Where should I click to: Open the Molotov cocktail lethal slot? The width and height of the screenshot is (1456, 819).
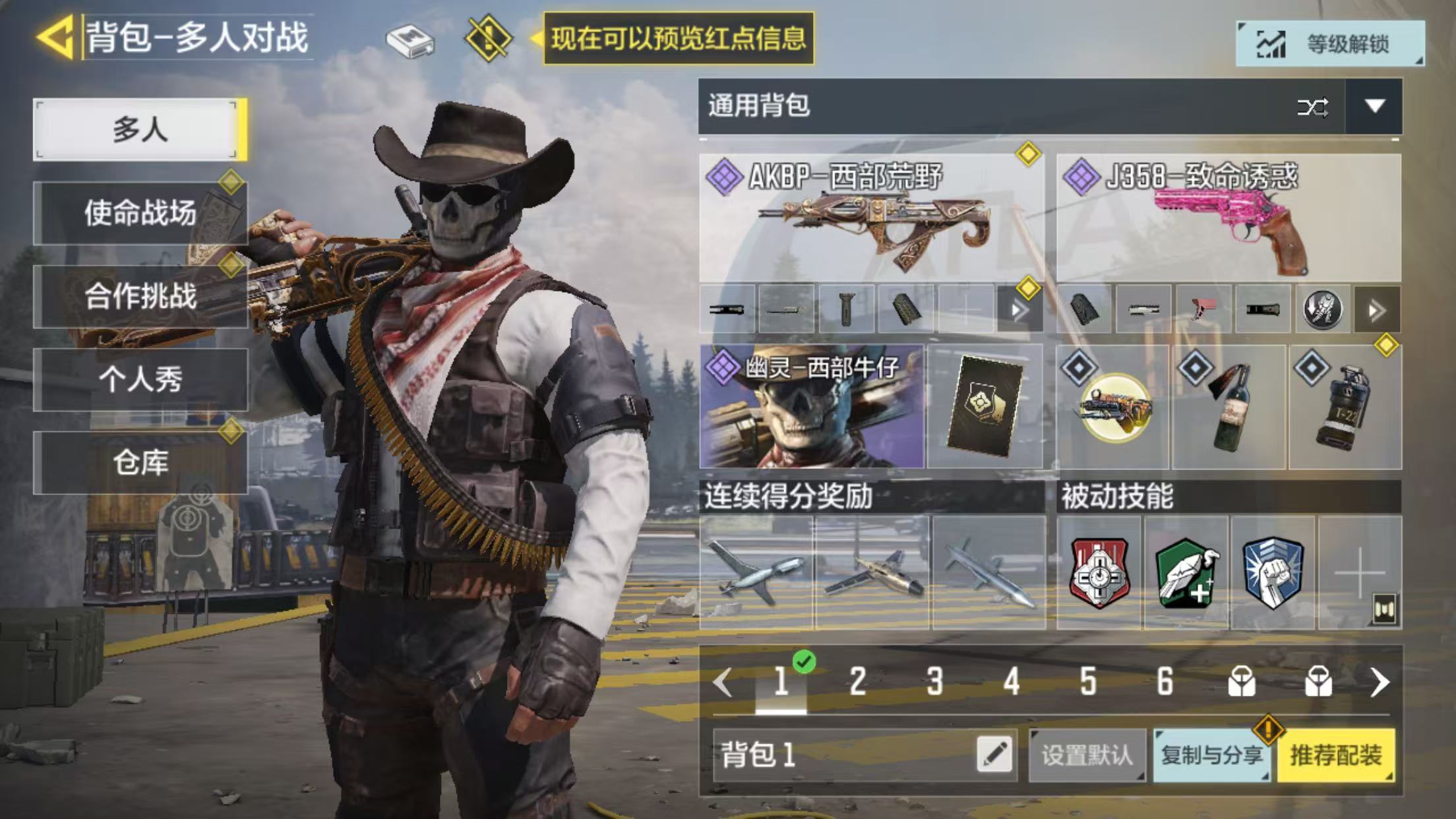click(1229, 406)
